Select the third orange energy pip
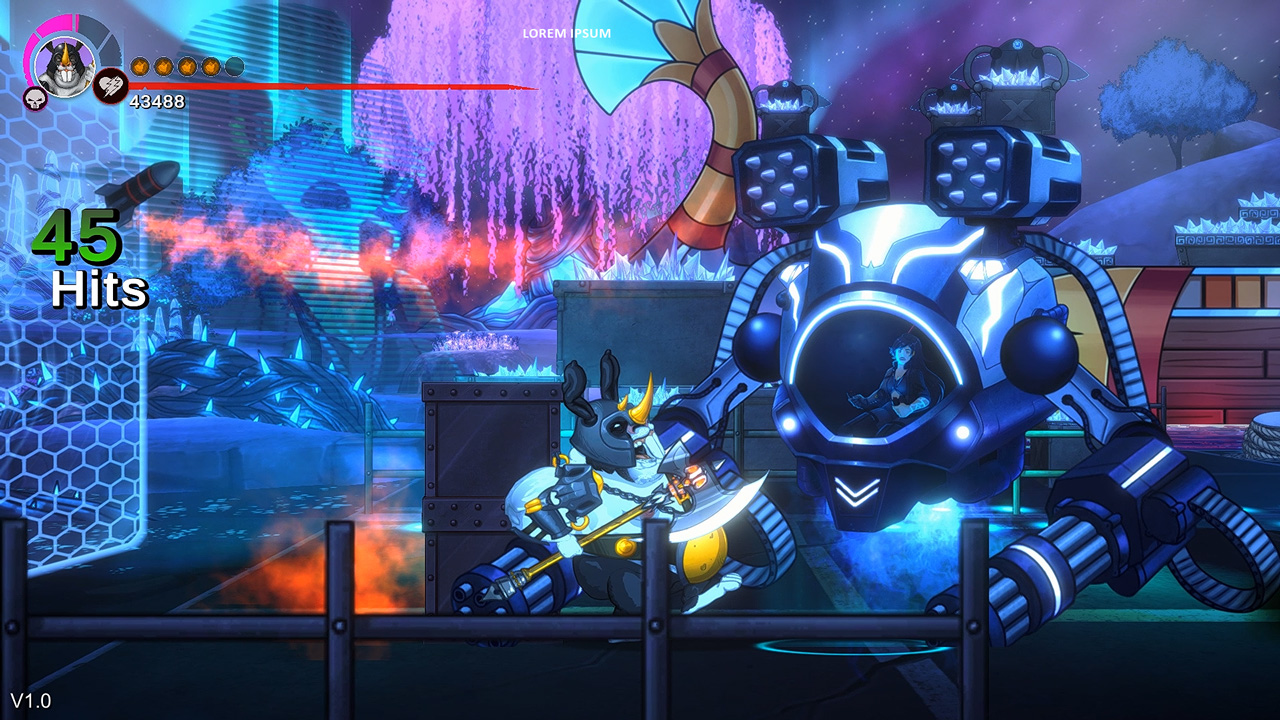This screenshot has height=720, width=1280. click(x=186, y=66)
